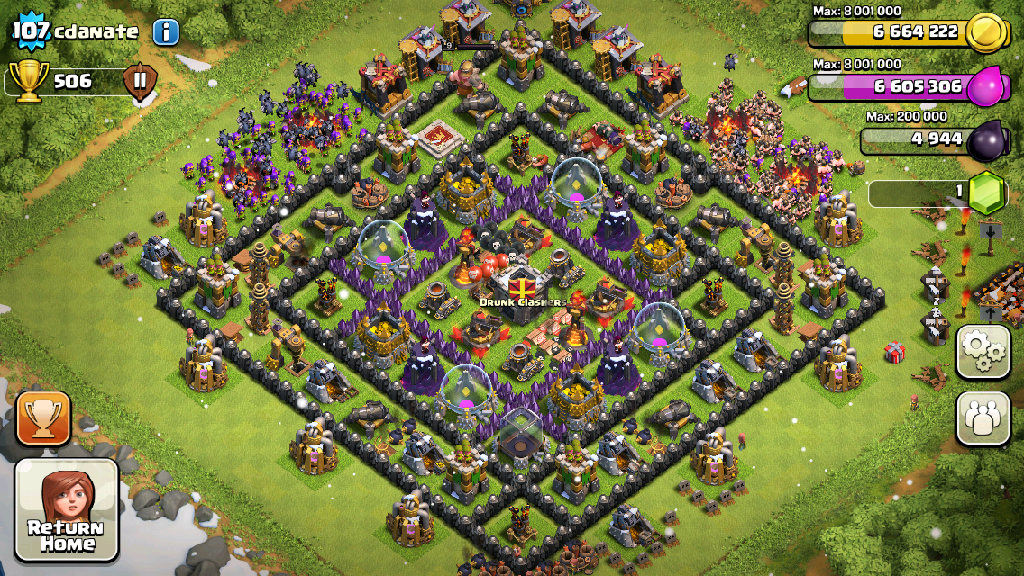Show the two-person friends button

983,417
